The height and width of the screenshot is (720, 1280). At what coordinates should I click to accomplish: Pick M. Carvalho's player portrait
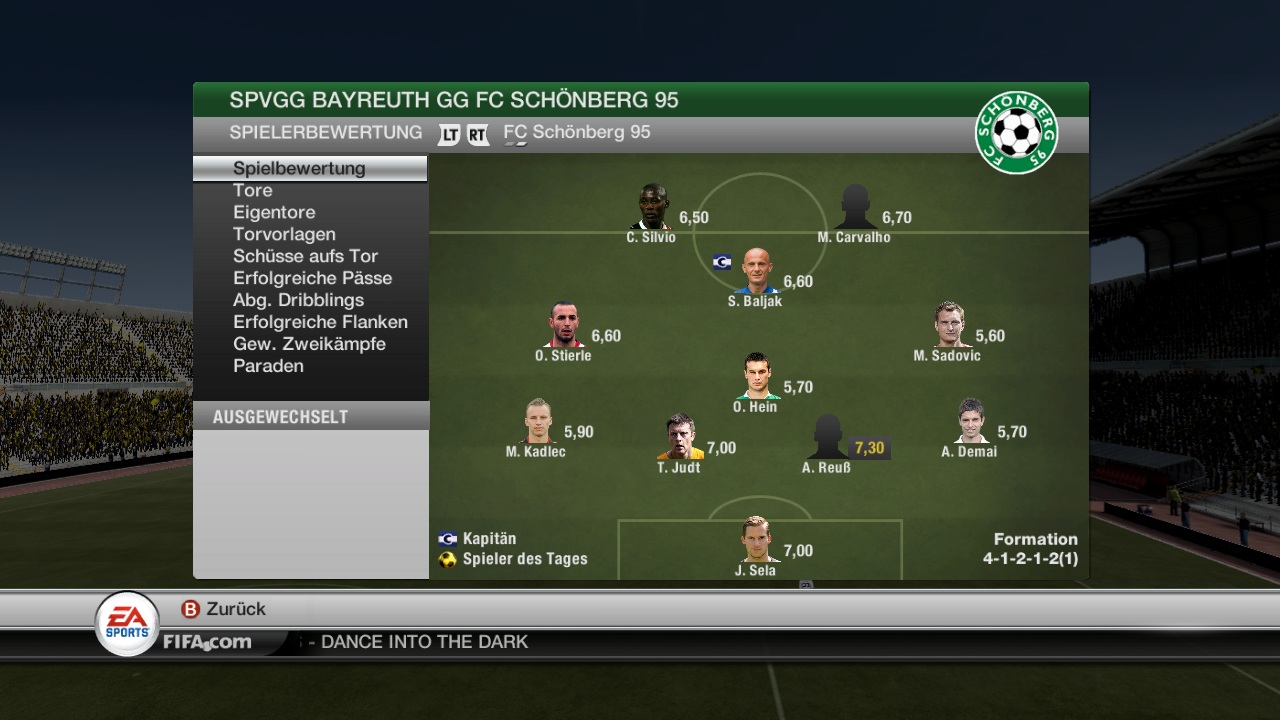click(x=855, y=207)
